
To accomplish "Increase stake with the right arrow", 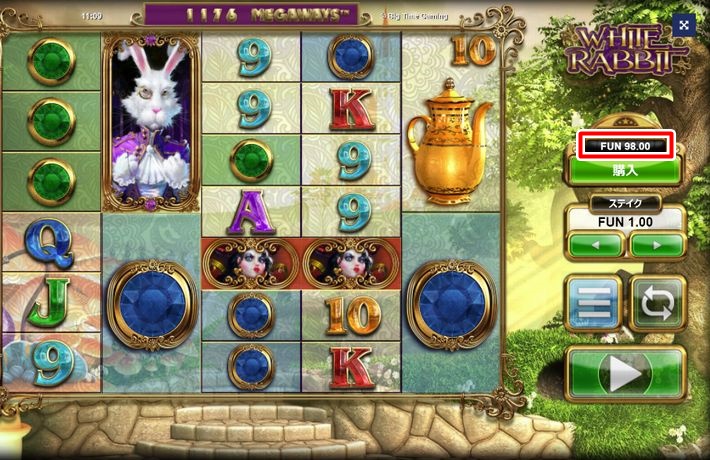I will (657, 244).
